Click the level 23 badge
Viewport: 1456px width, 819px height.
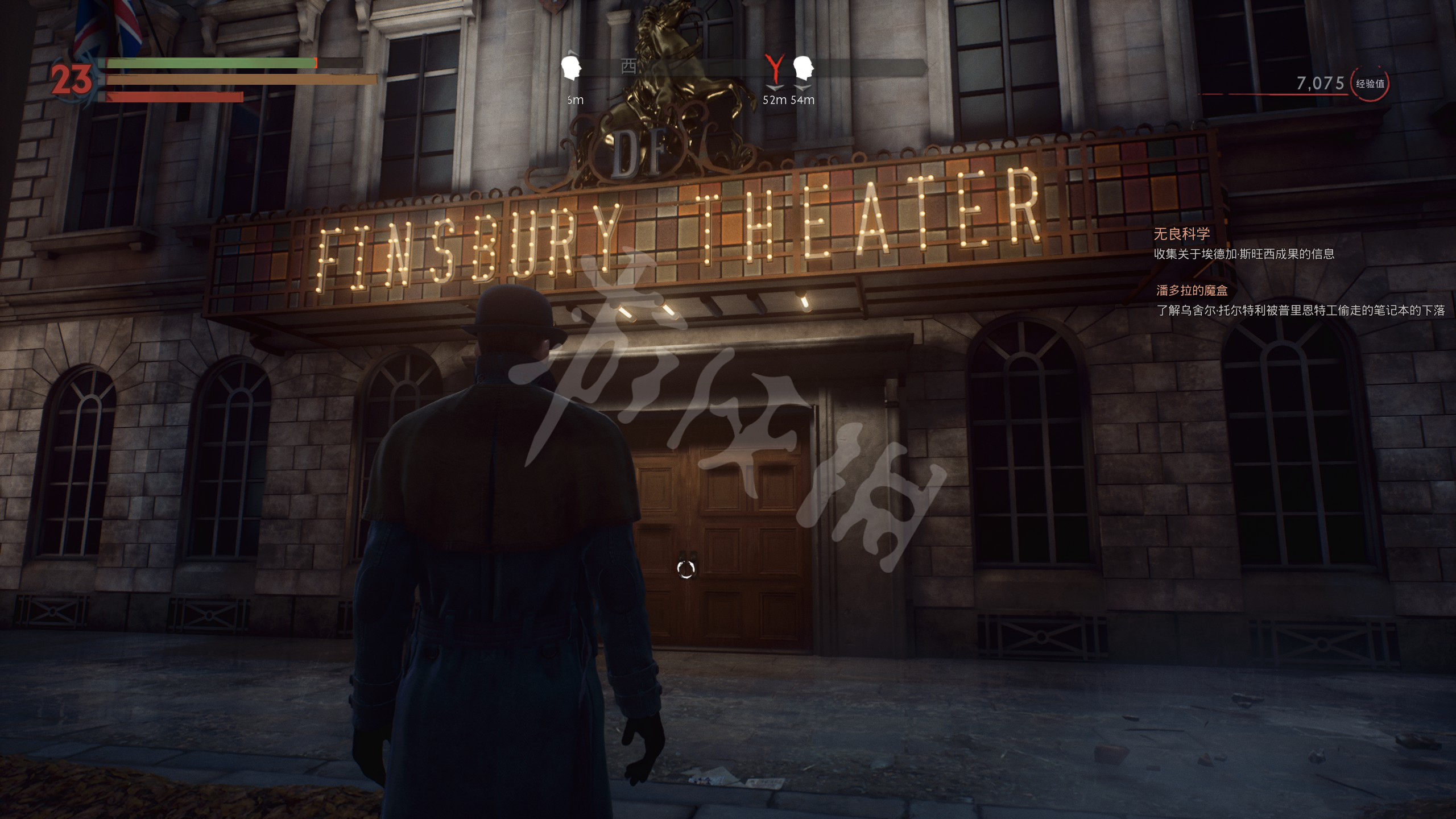72,80
